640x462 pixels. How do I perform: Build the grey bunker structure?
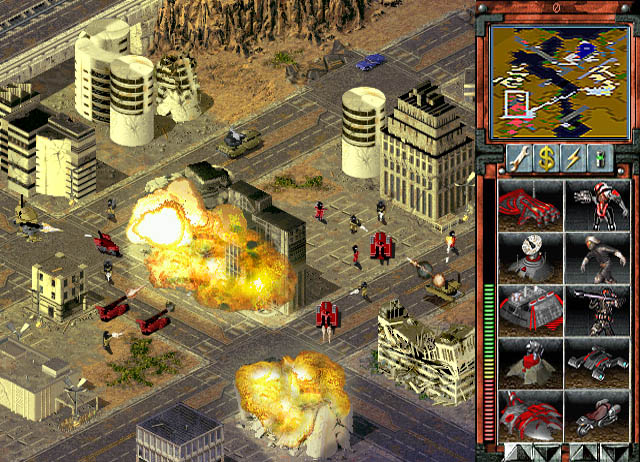coord(529,309)
